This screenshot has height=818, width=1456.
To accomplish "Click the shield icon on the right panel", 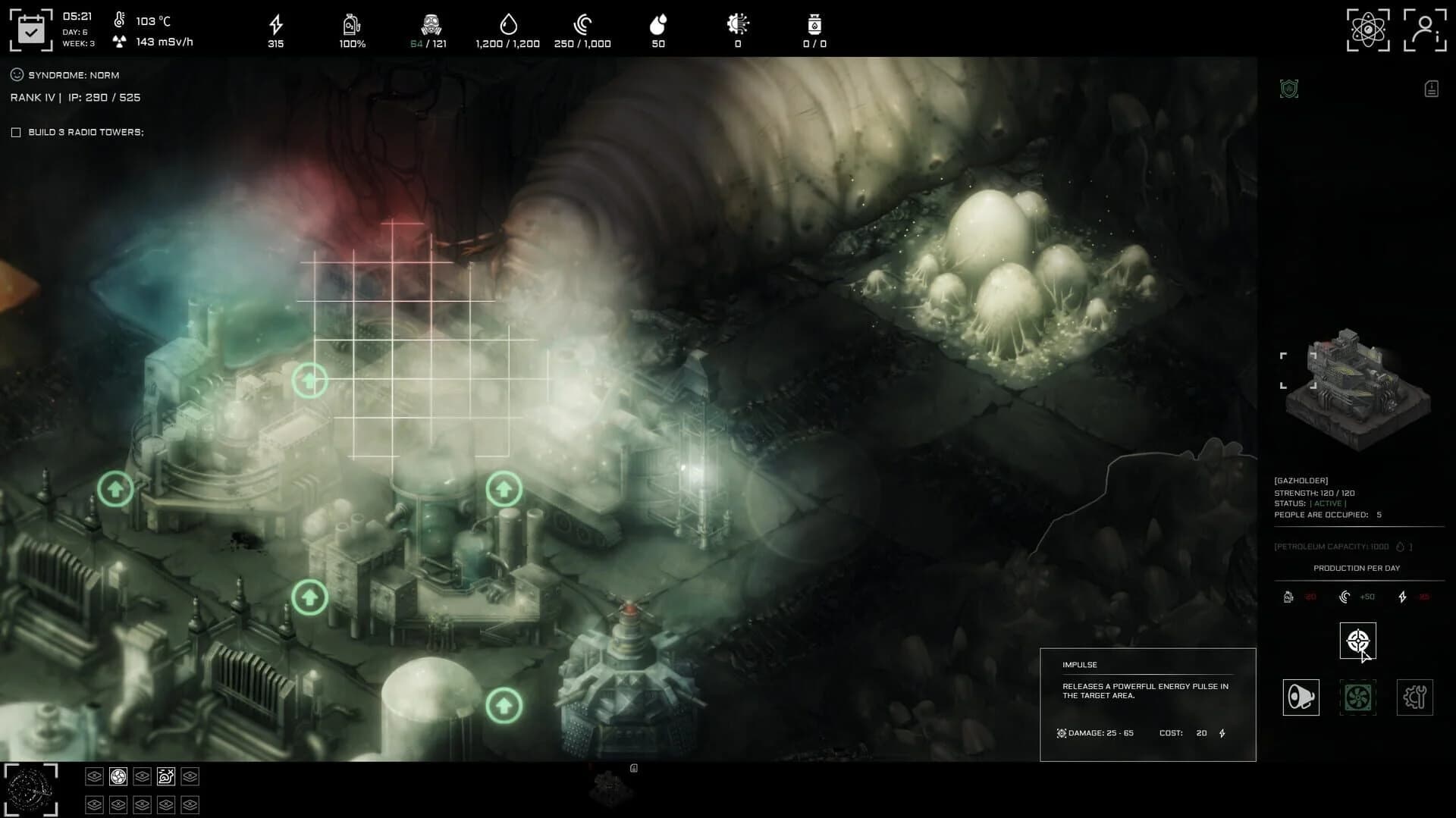I will [1289, 89].
